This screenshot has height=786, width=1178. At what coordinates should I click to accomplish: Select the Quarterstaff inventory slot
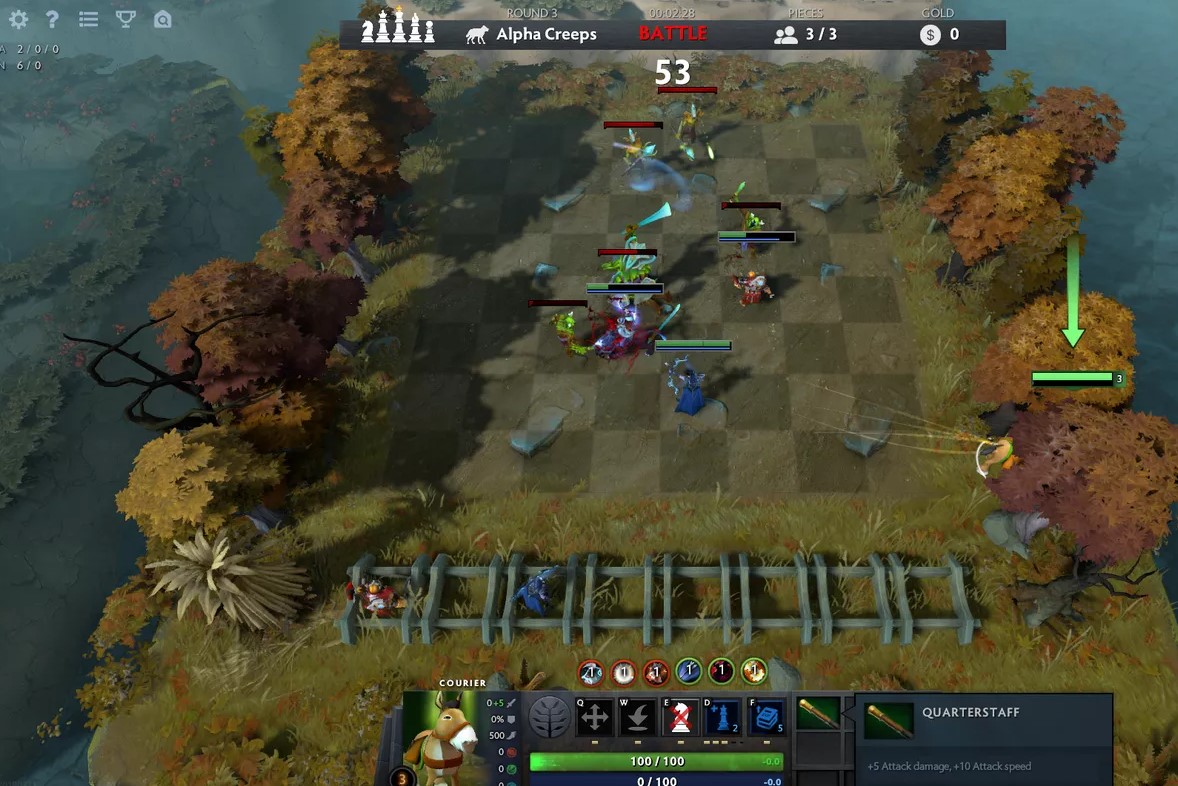(818, 715)
